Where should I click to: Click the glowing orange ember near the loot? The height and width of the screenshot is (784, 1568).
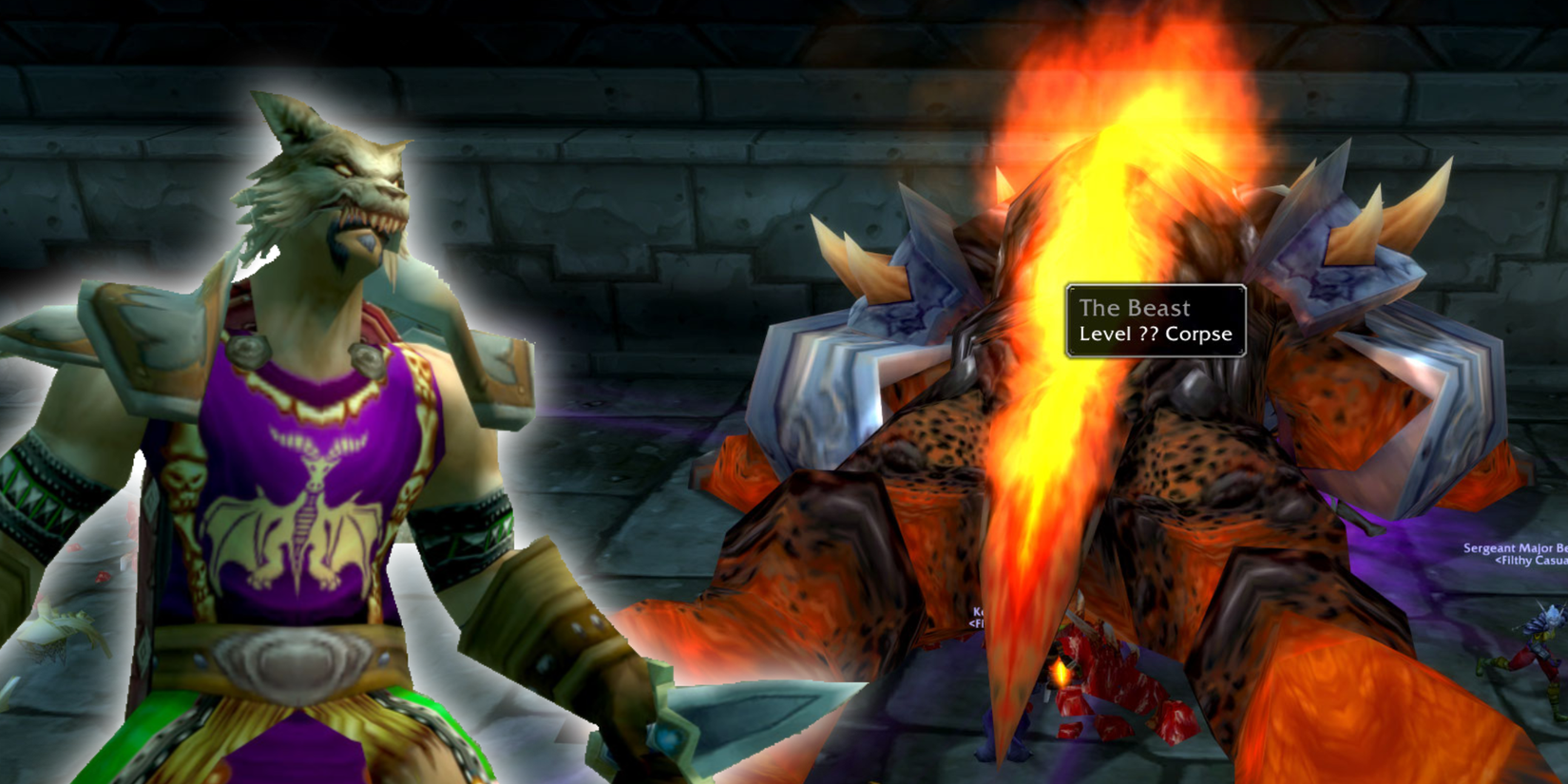click(1060, 674)
